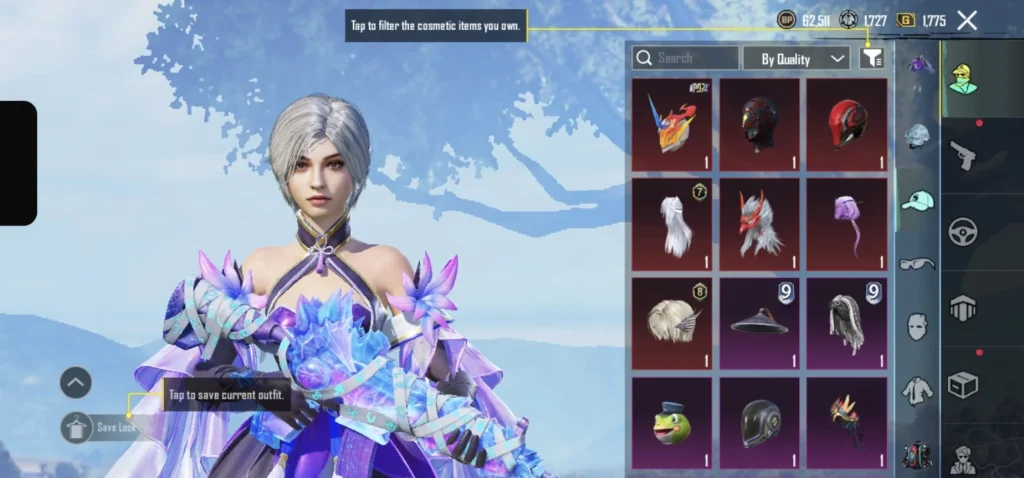This screenshot has width=1024, height=478.
Task: Select the red and blue winged helmet item
Action: click(x=672, y=125)
